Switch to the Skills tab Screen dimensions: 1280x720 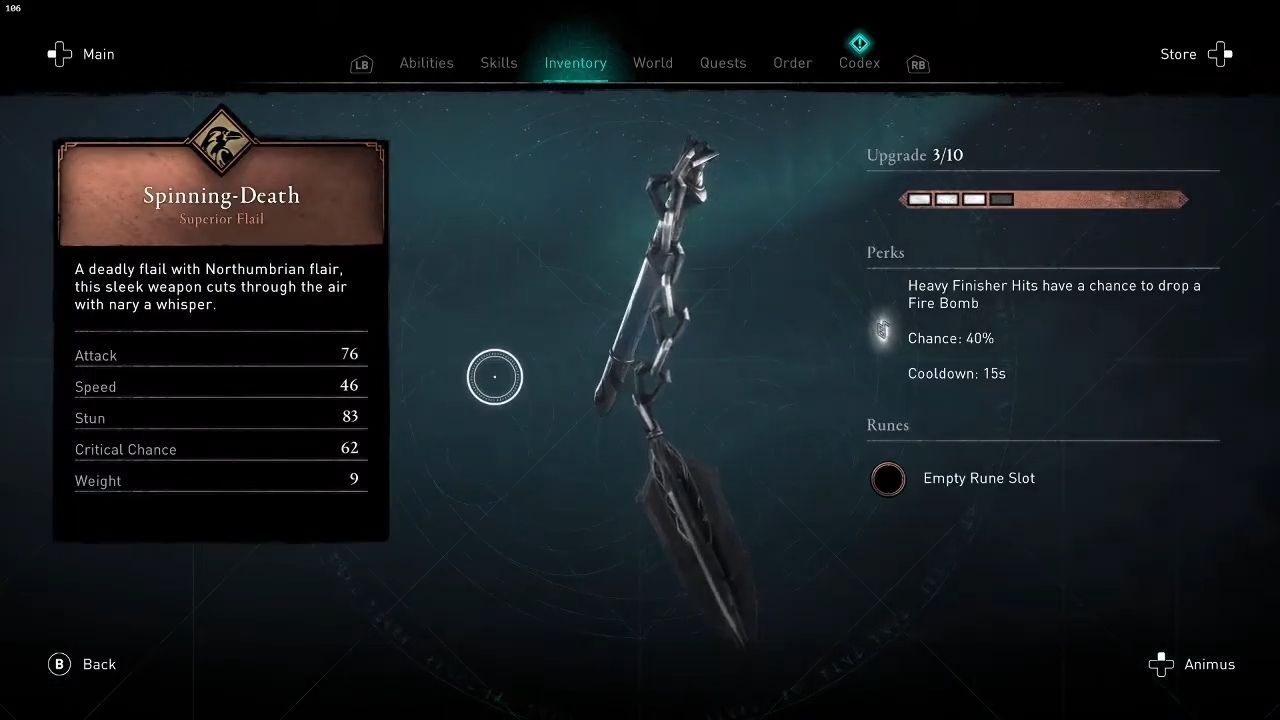[499, 63]
